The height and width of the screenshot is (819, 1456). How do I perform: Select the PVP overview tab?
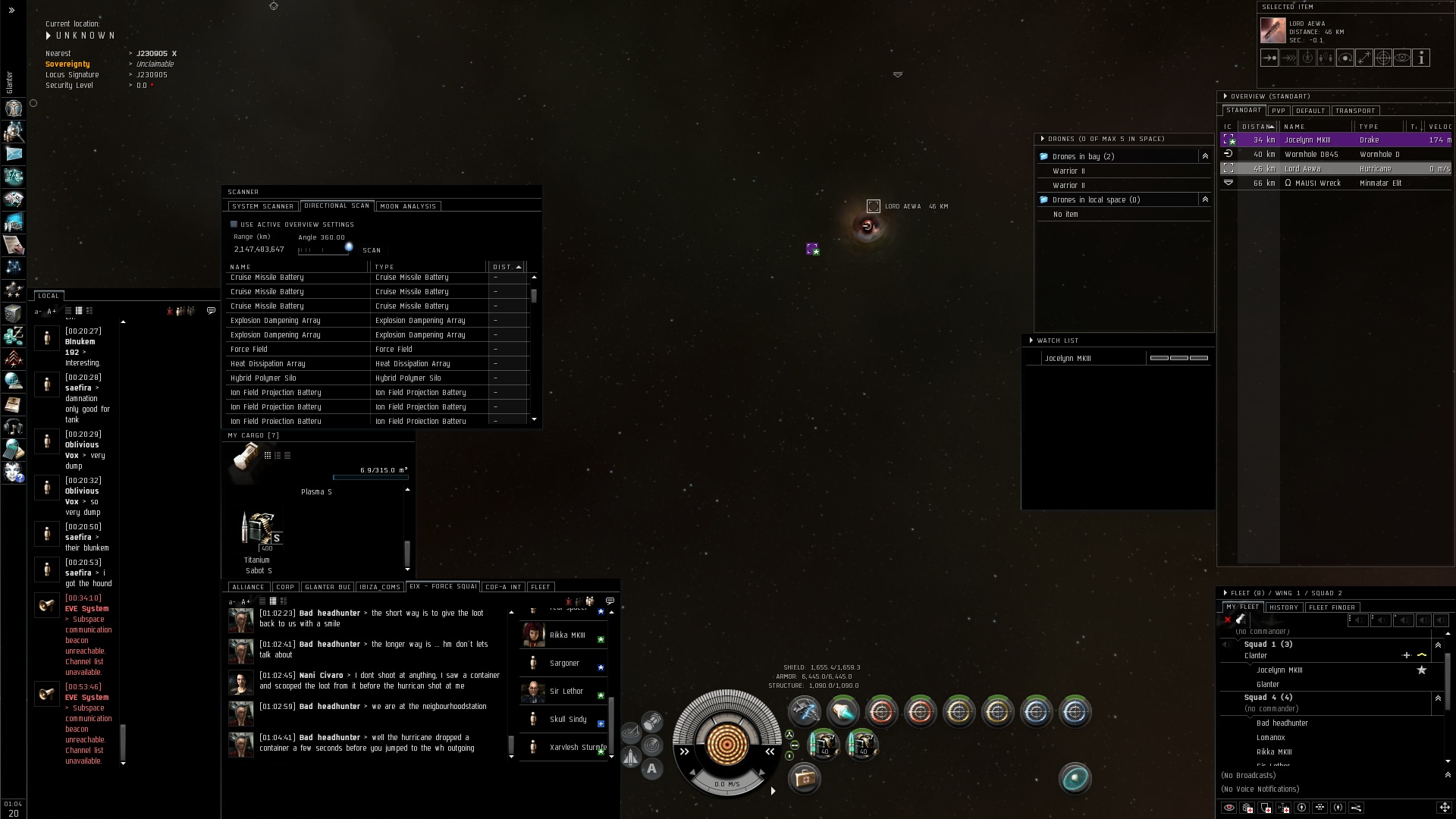(1279, 111)
